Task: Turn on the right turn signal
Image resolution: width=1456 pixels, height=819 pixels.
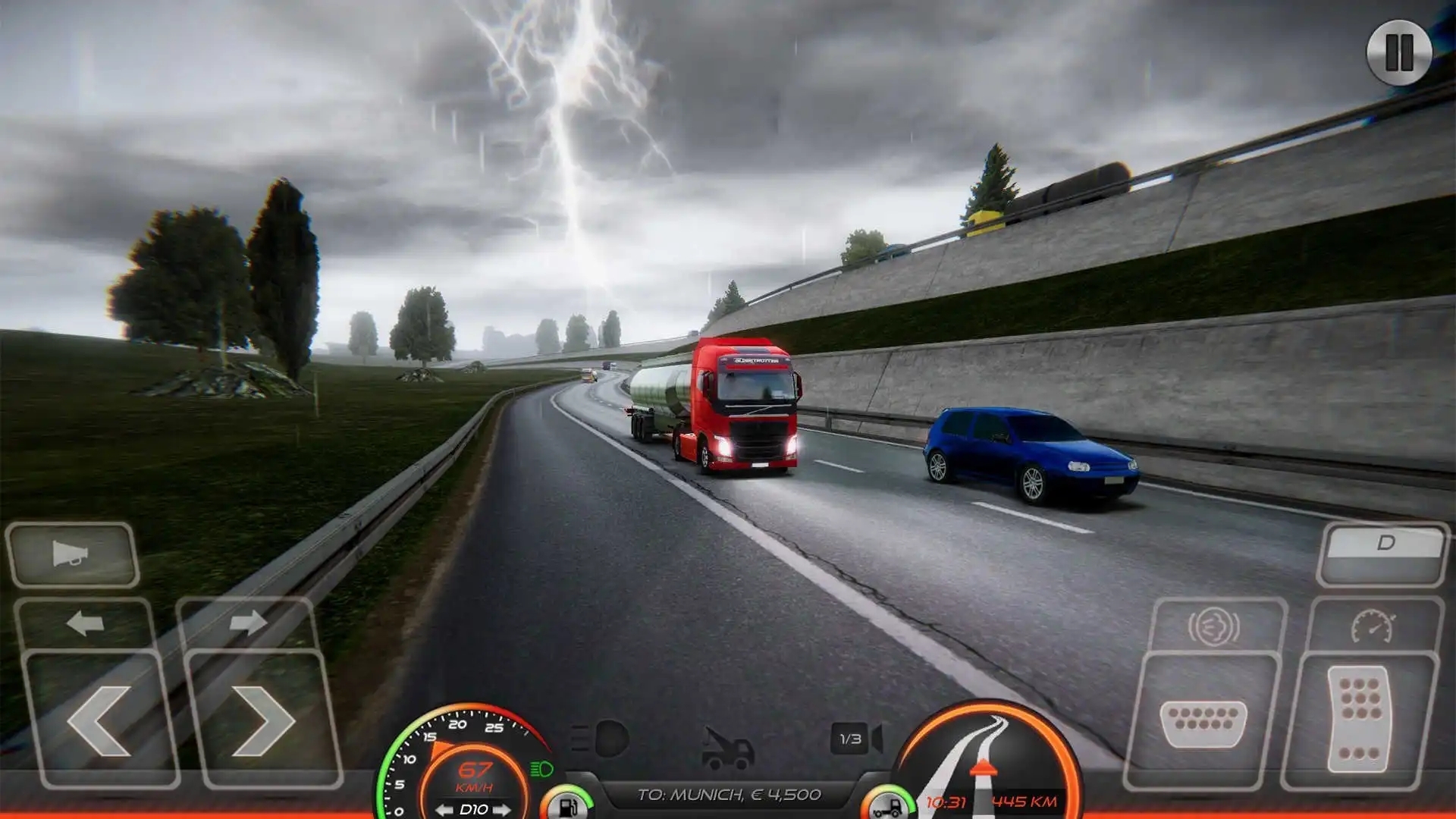Action: coord(247,623)
